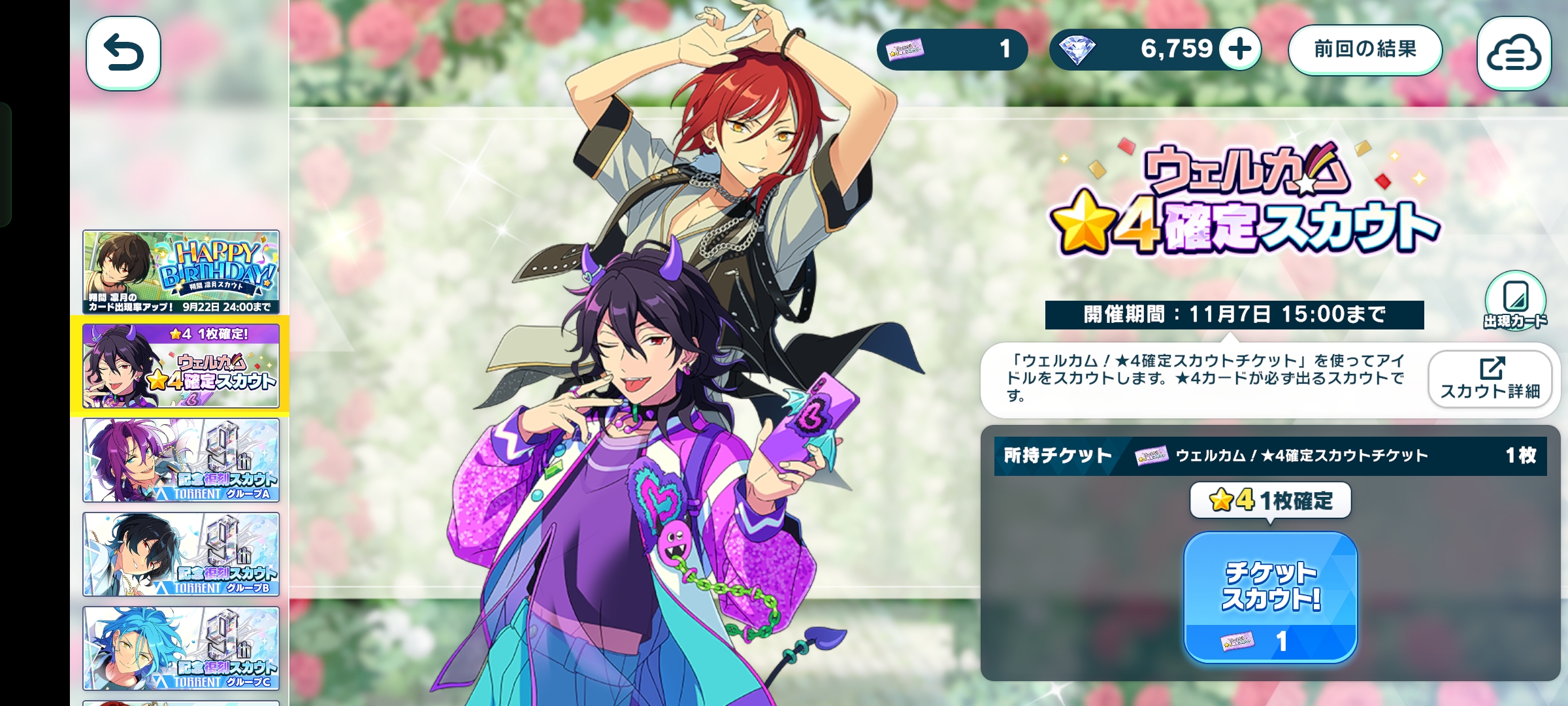The width and height of the screenshot is (1568, 706).
Task: Select the ウェルカム★4確定スカウト banner
Action: [x=181, y=366]
